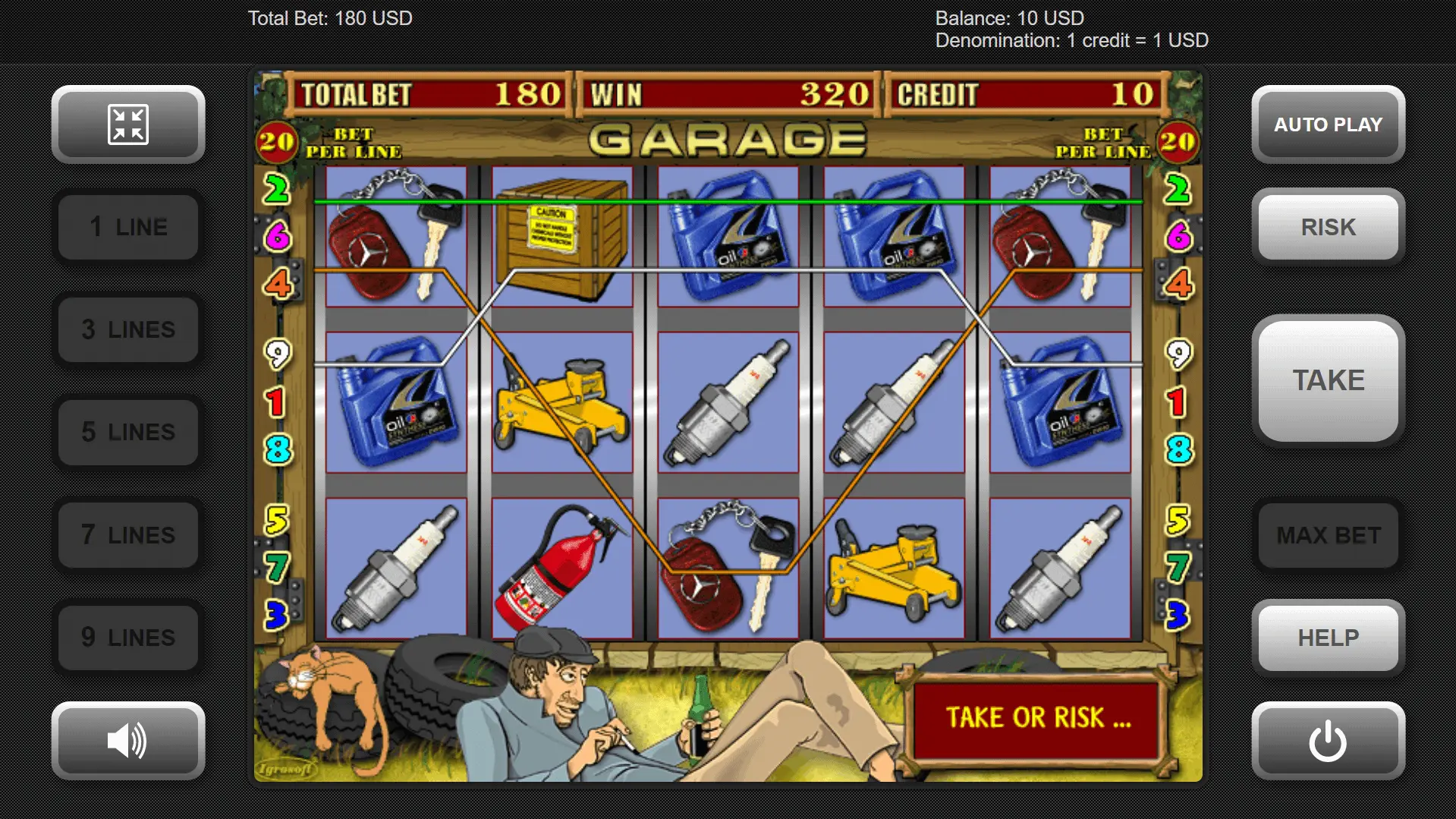Open the HELP paytable
Screen dimensions: 1456x819
(x=1328, y=638)
